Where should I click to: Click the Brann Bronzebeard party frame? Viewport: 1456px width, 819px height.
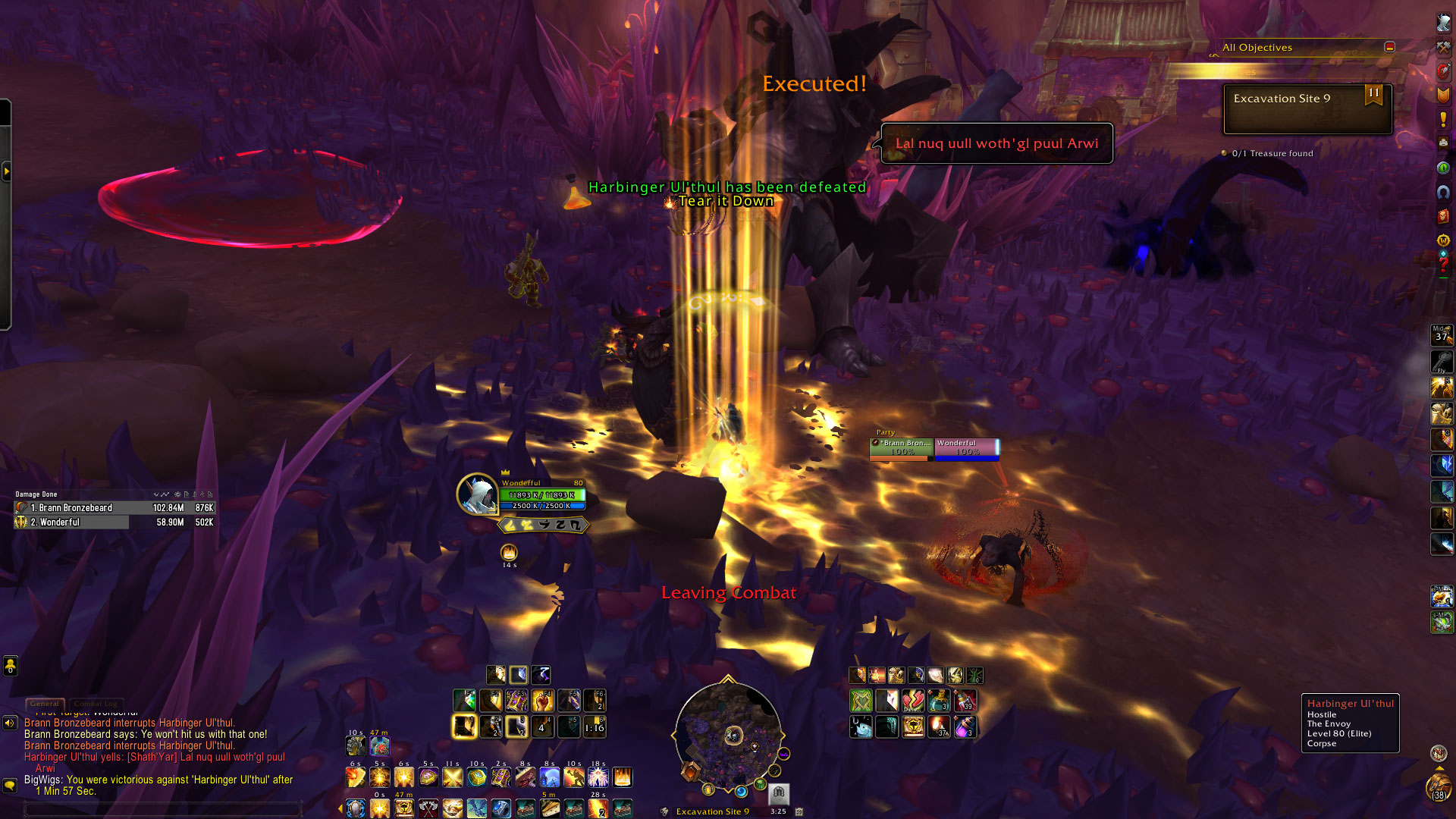coord(901,449)
